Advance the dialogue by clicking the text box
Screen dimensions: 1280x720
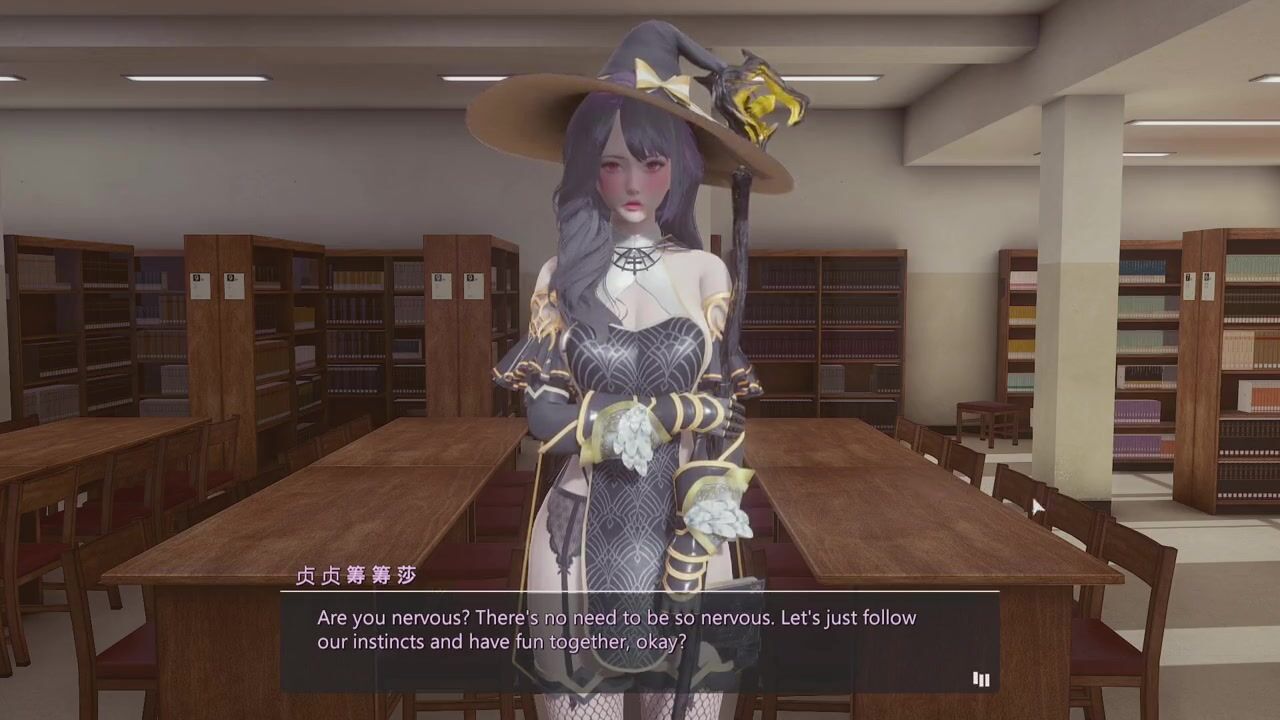pyautogui.click(x=638, y=641)
